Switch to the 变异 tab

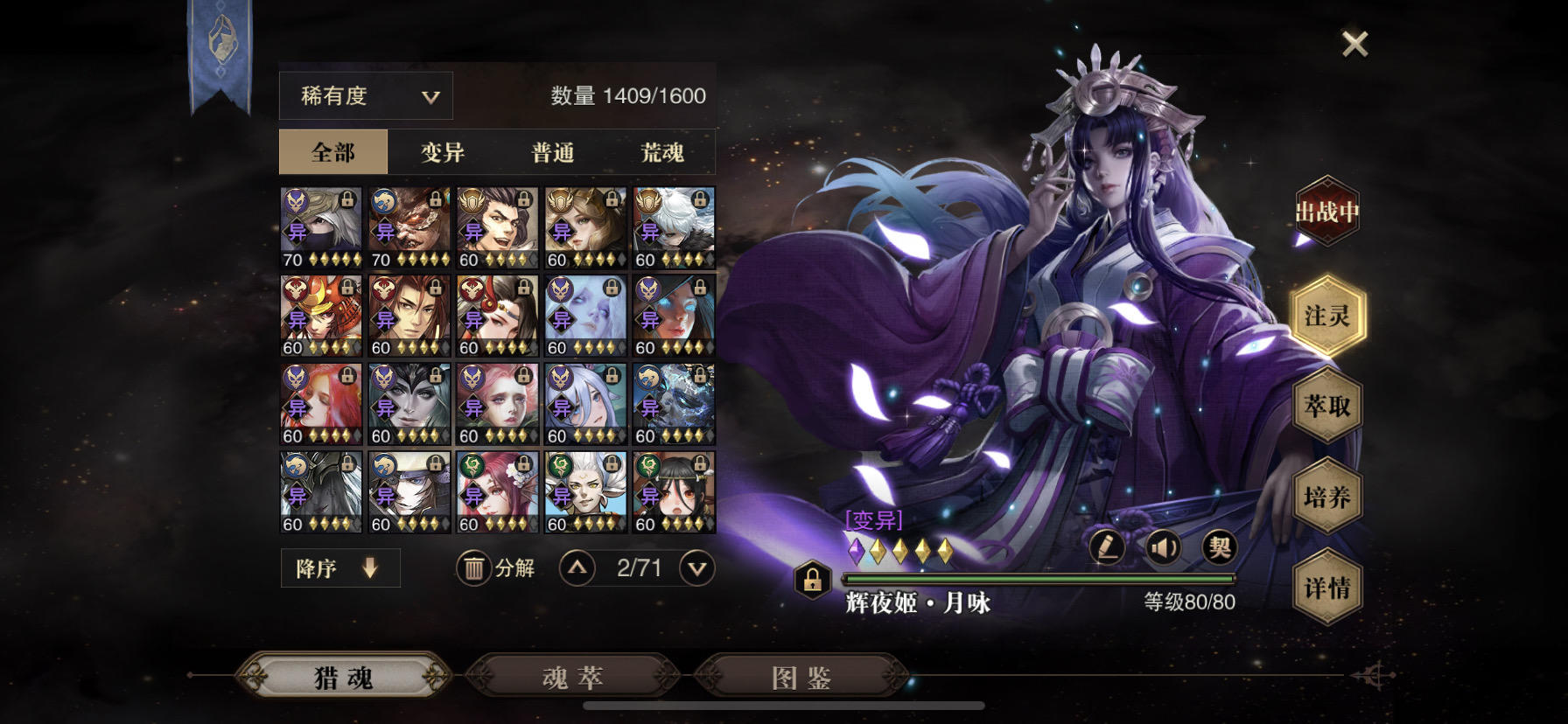pos(443,151)
